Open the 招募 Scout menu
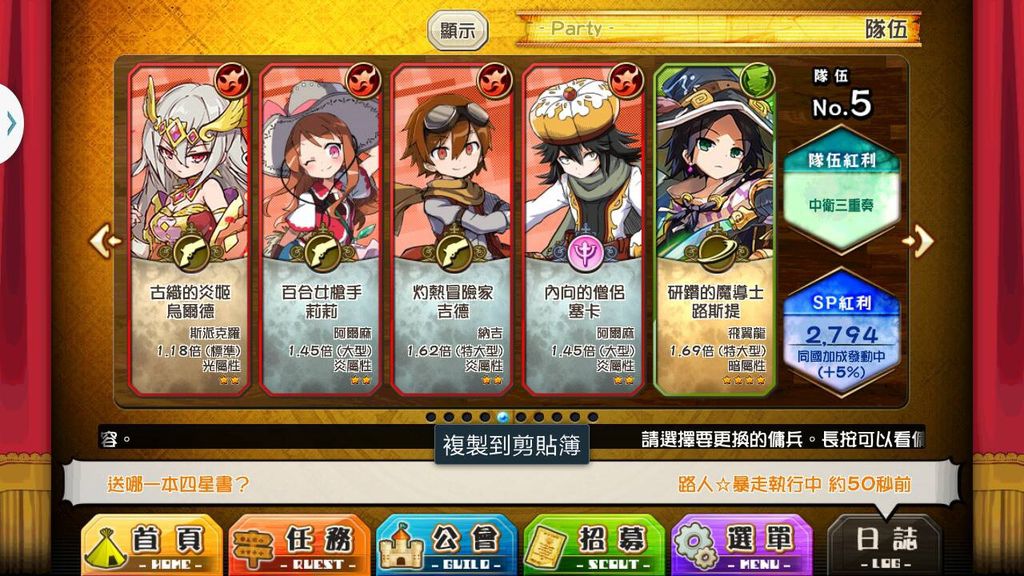 click(x=594, y=545)
